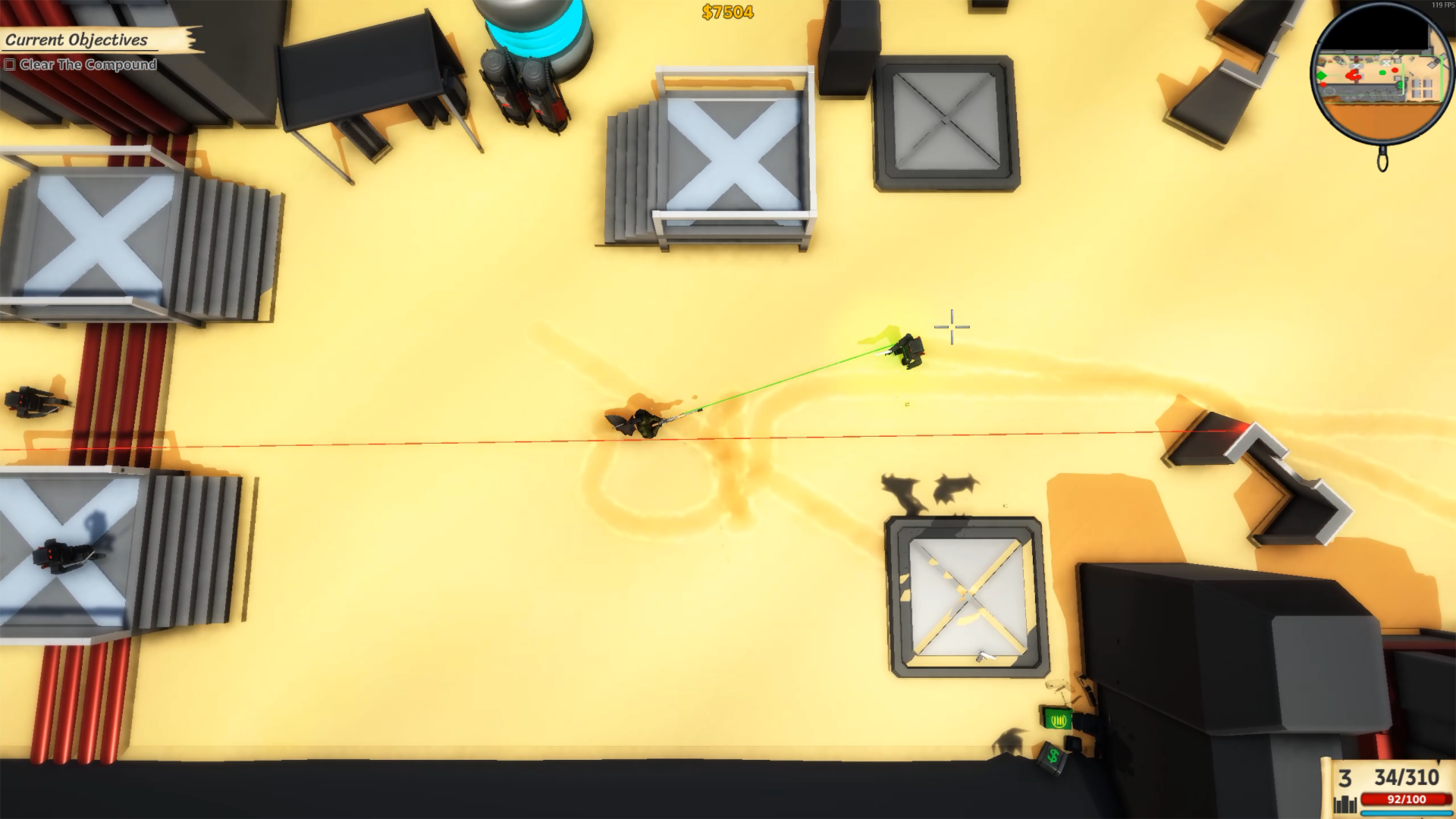
Task: Click the green $ marker on the minimap
Action: (1400, 85)
